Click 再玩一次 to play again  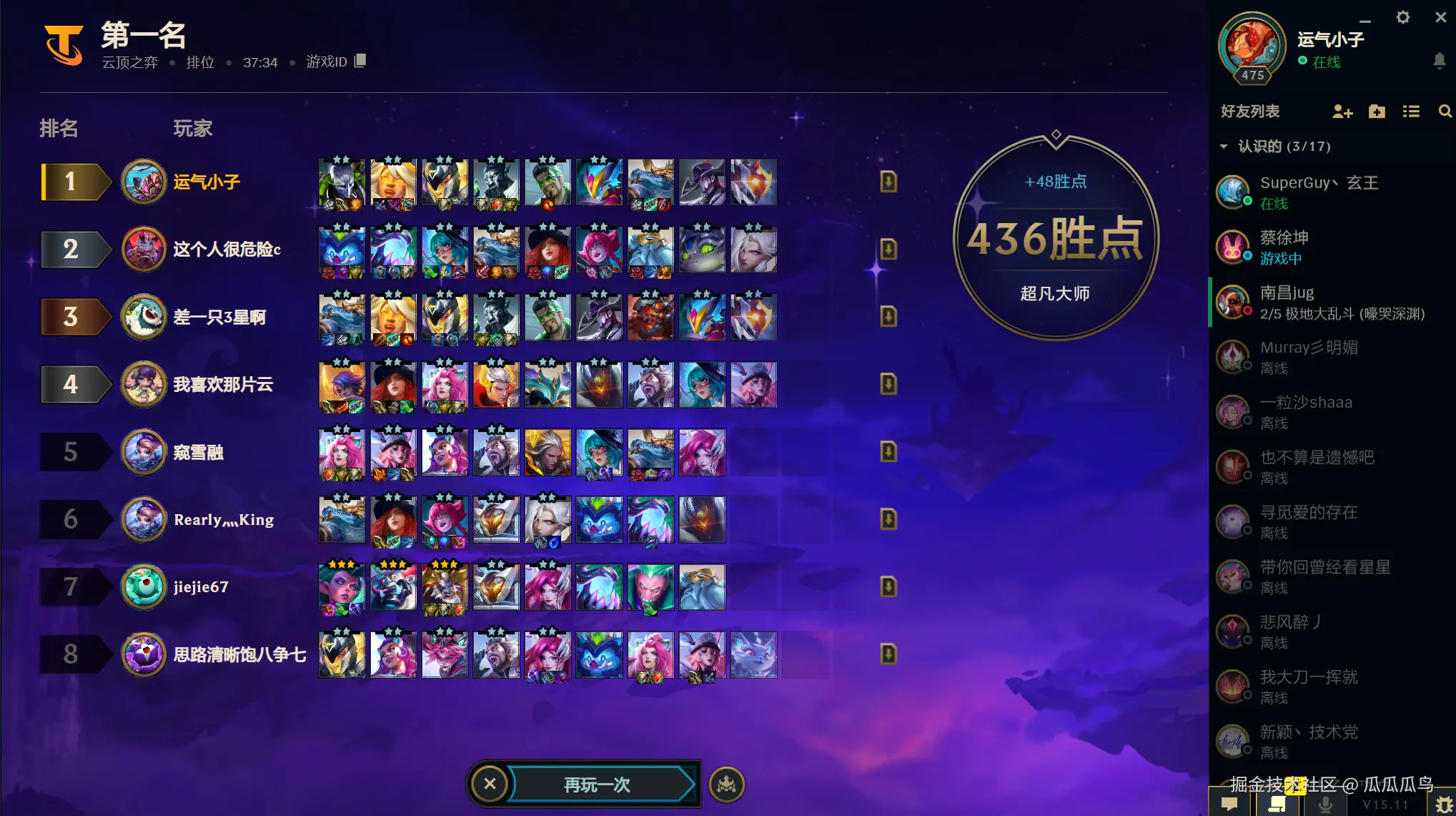[599, 784]
